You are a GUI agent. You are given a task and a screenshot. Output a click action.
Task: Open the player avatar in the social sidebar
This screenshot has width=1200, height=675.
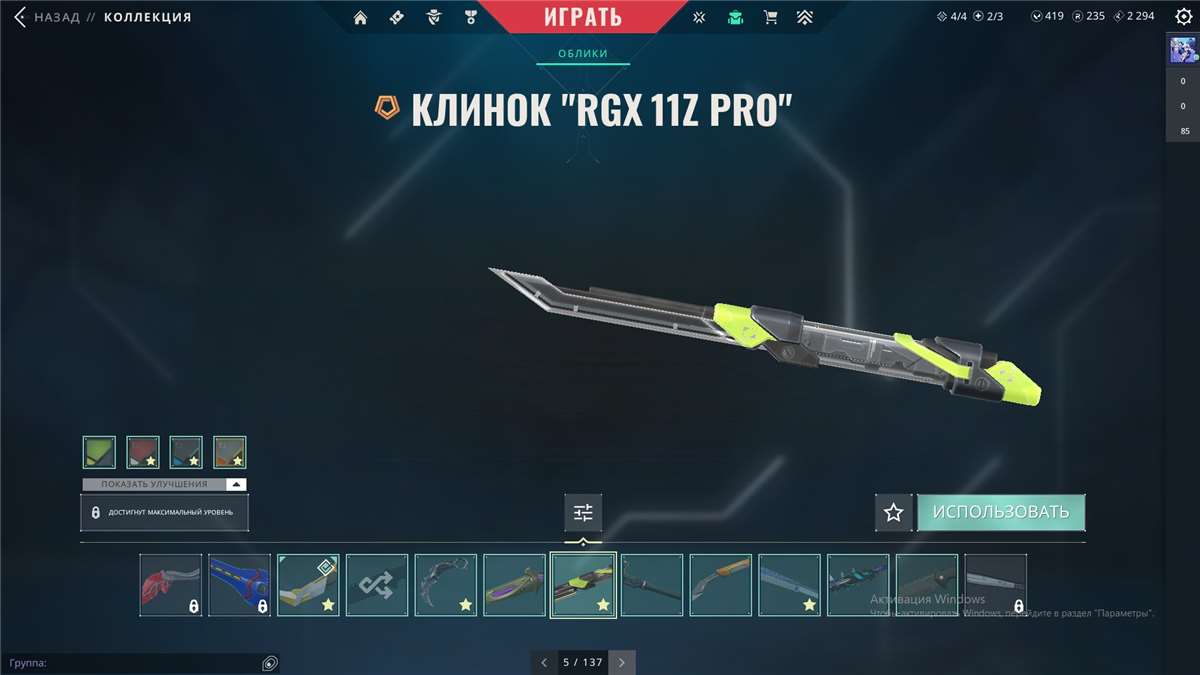coord(1183,50)
